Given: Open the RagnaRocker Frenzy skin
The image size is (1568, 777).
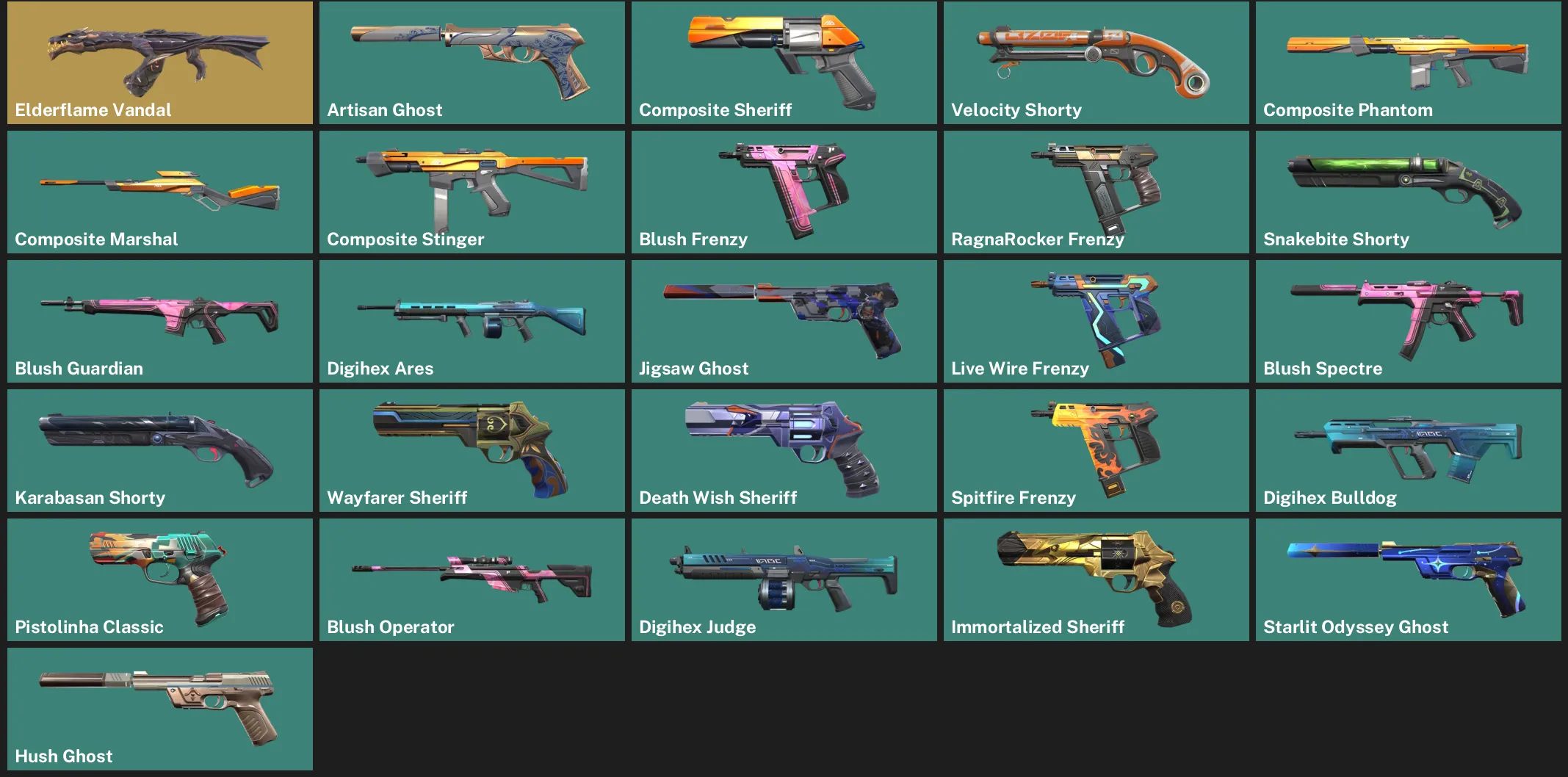Looking at the screenshot, I should 1094,192.
